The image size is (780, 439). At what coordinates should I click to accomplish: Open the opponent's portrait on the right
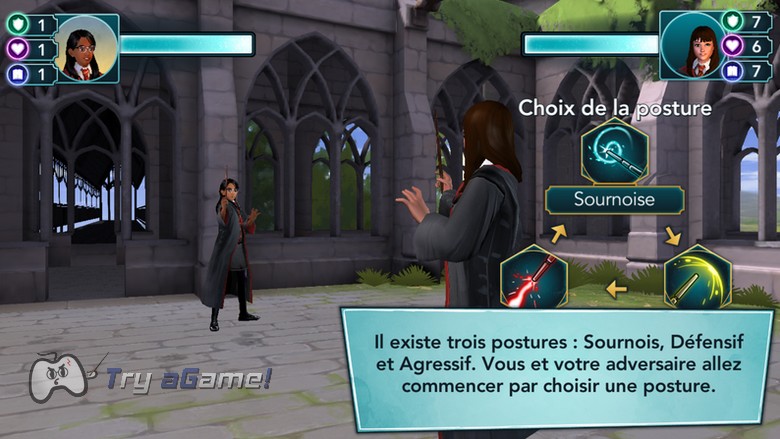pos(692,46)
